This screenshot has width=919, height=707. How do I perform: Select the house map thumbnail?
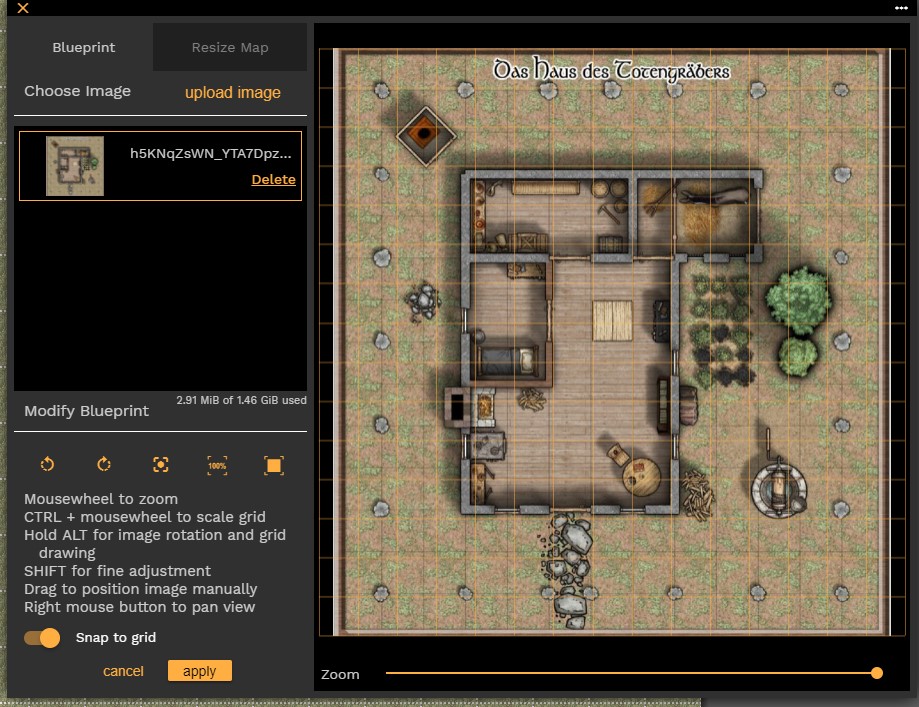click(x=75, y=166)
